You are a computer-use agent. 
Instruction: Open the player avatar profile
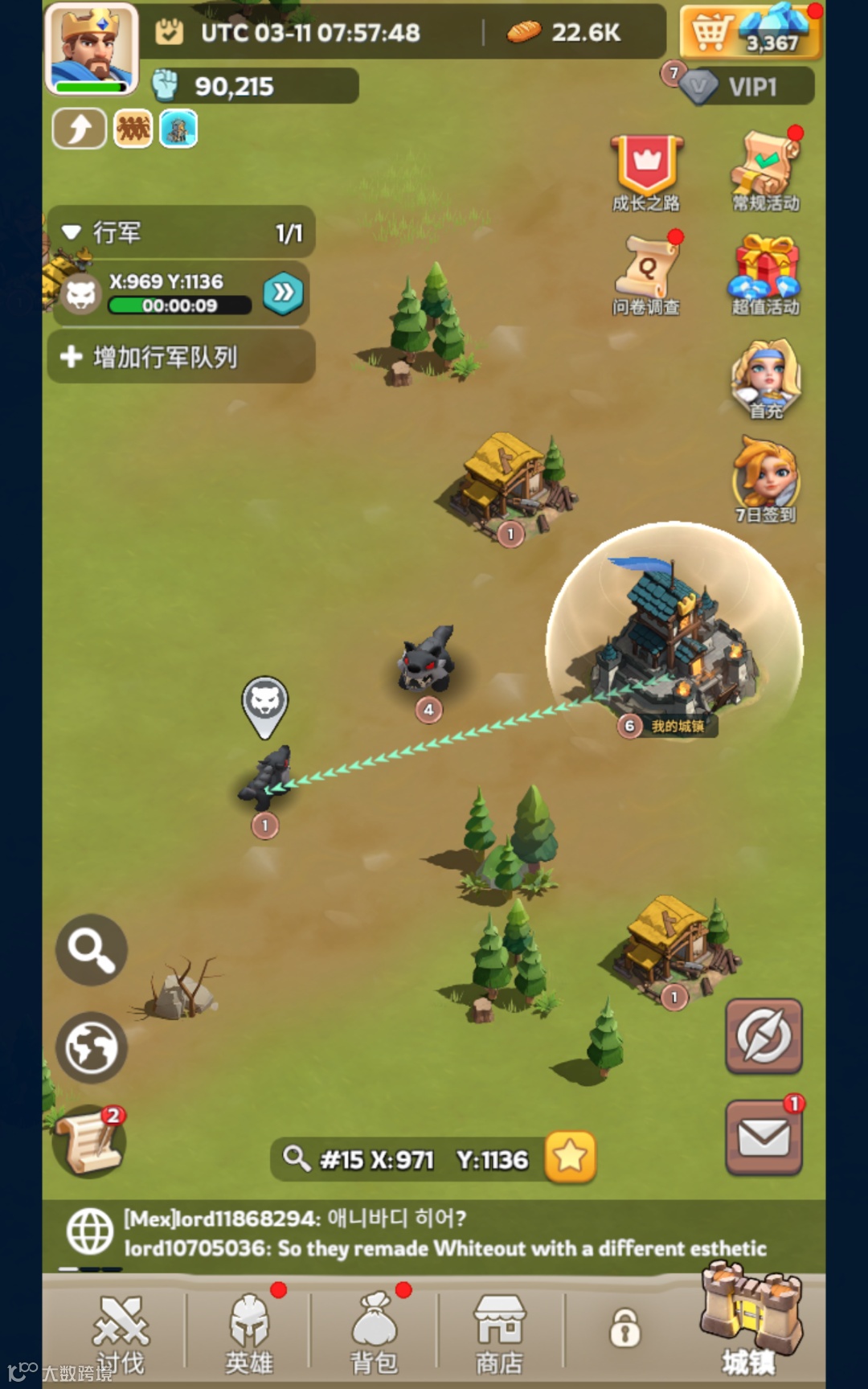pos(91,49)
